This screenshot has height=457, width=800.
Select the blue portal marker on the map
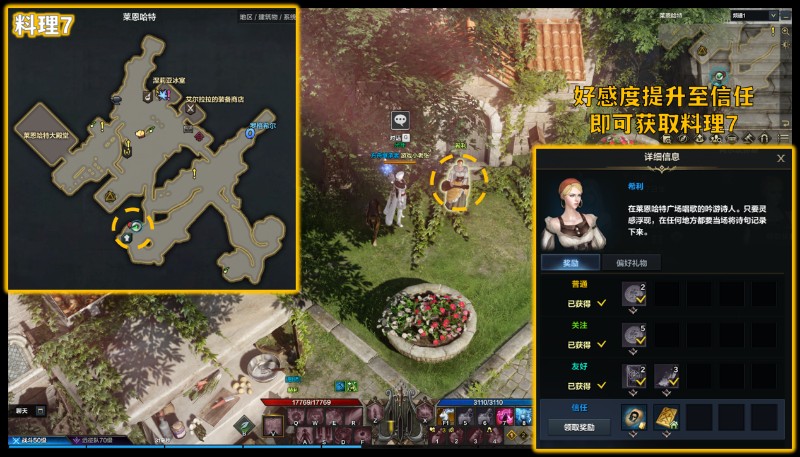(249, 133)
